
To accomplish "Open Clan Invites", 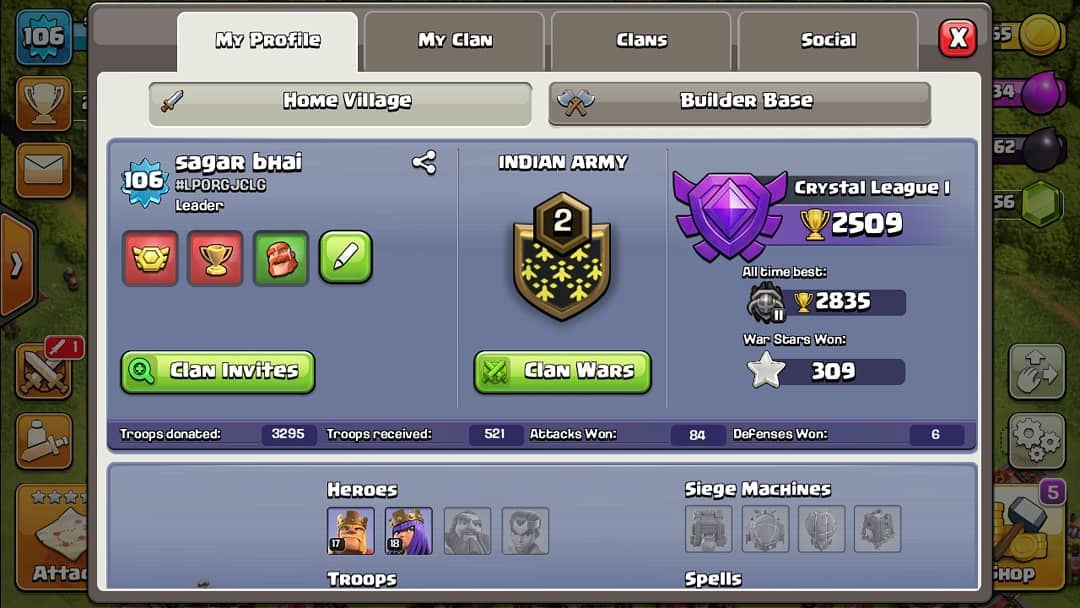I will pyautogui.click(x=218, y=371).
